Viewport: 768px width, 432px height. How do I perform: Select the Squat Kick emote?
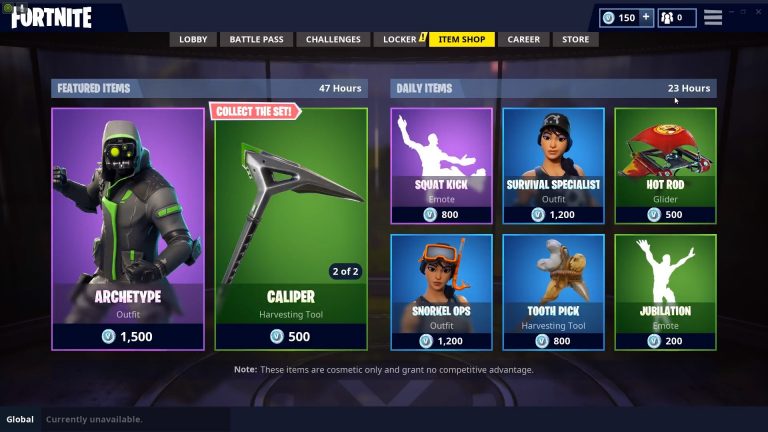441,164
